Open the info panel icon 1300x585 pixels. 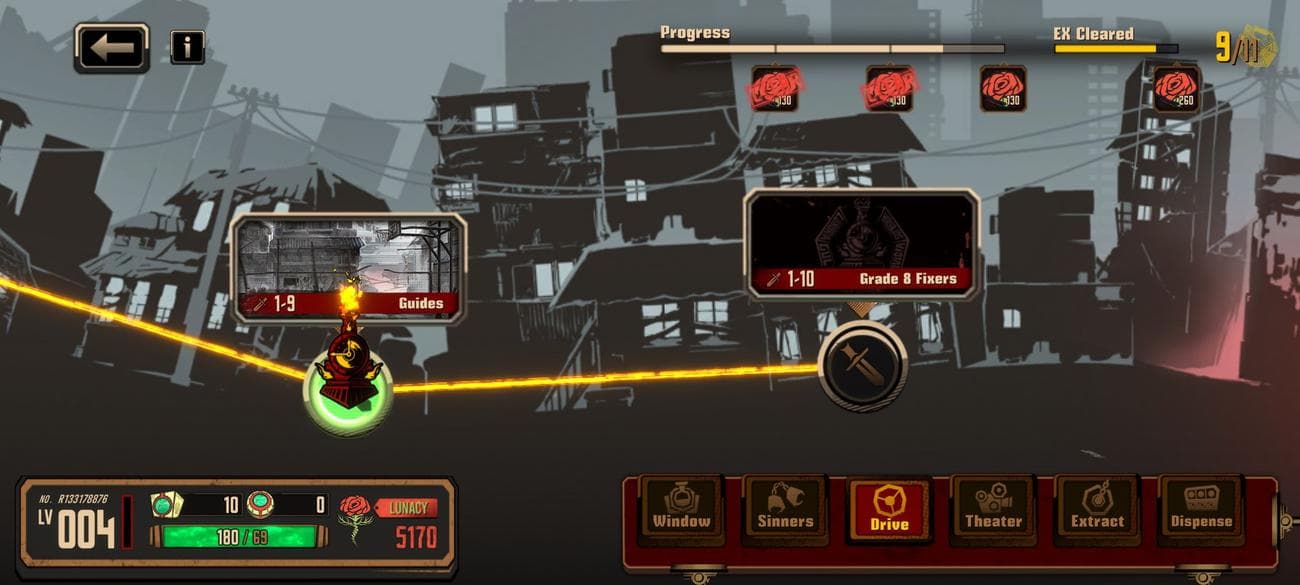[x=187, y=47]
